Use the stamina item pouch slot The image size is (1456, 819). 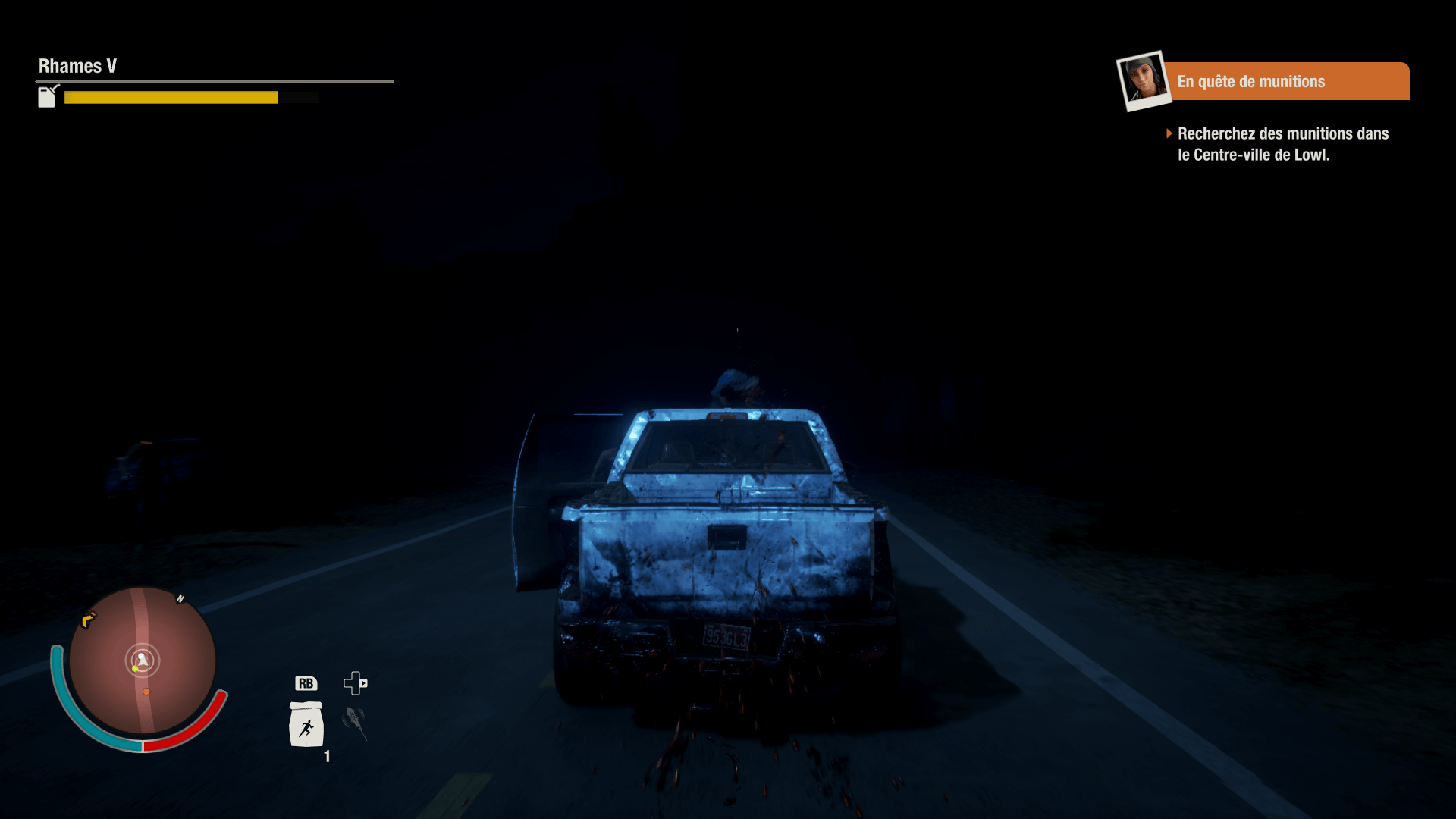(x=306, y=725)
